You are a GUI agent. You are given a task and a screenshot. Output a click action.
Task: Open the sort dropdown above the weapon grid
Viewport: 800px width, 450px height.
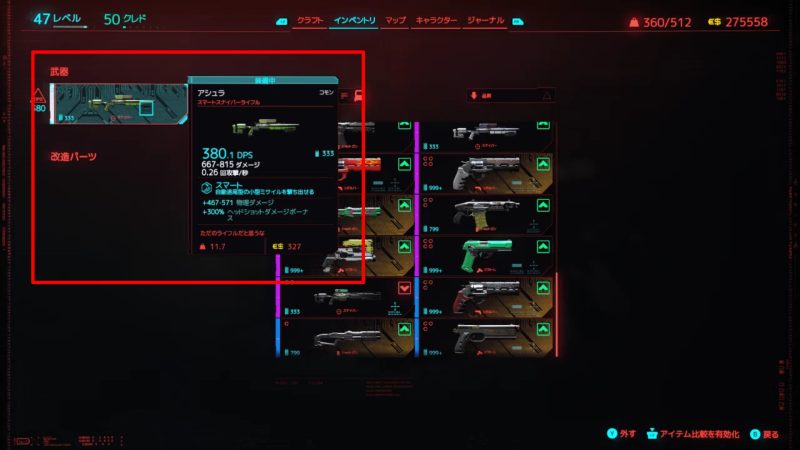point(510,96)
